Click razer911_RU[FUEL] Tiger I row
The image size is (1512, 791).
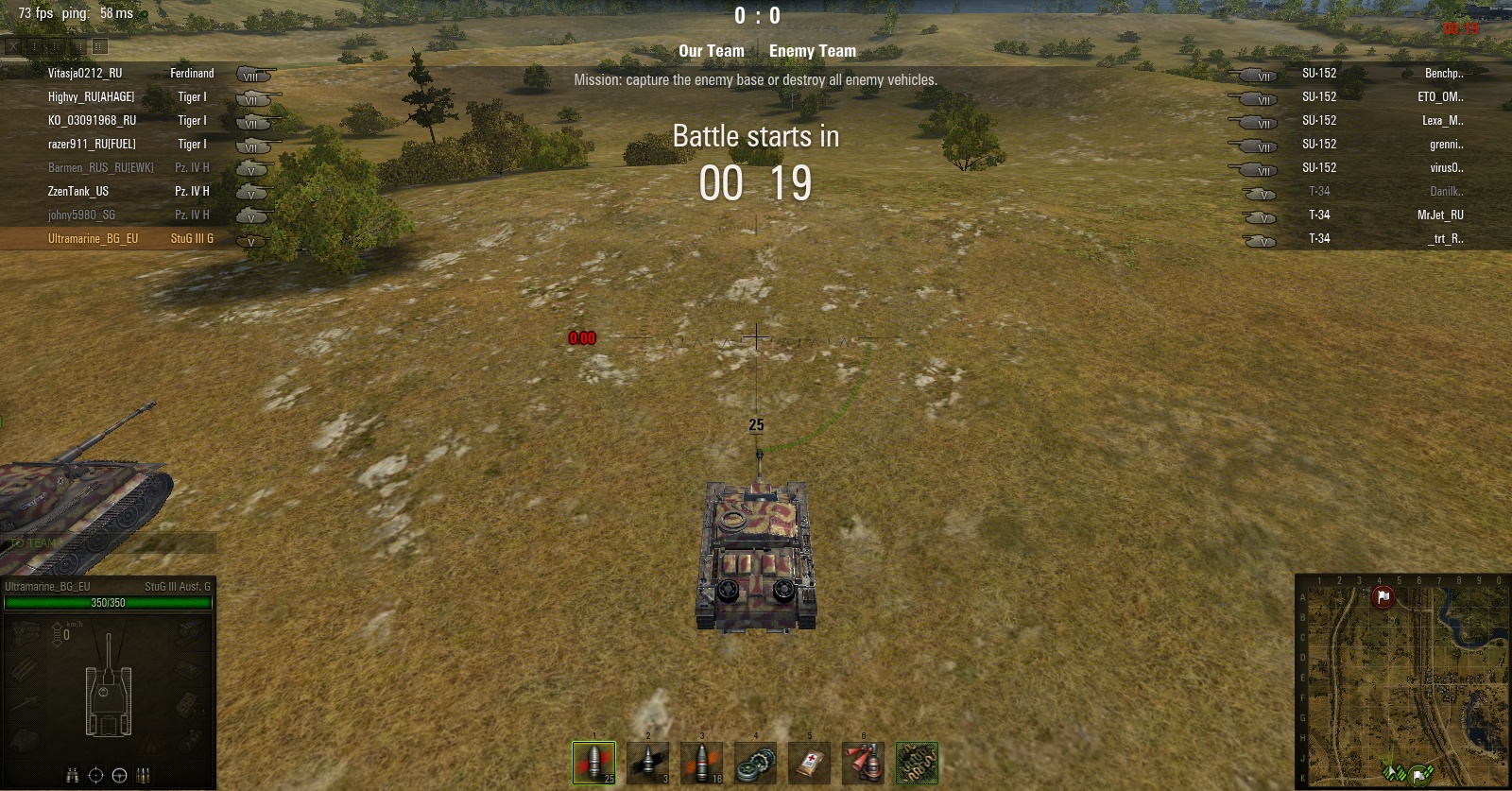92,144
